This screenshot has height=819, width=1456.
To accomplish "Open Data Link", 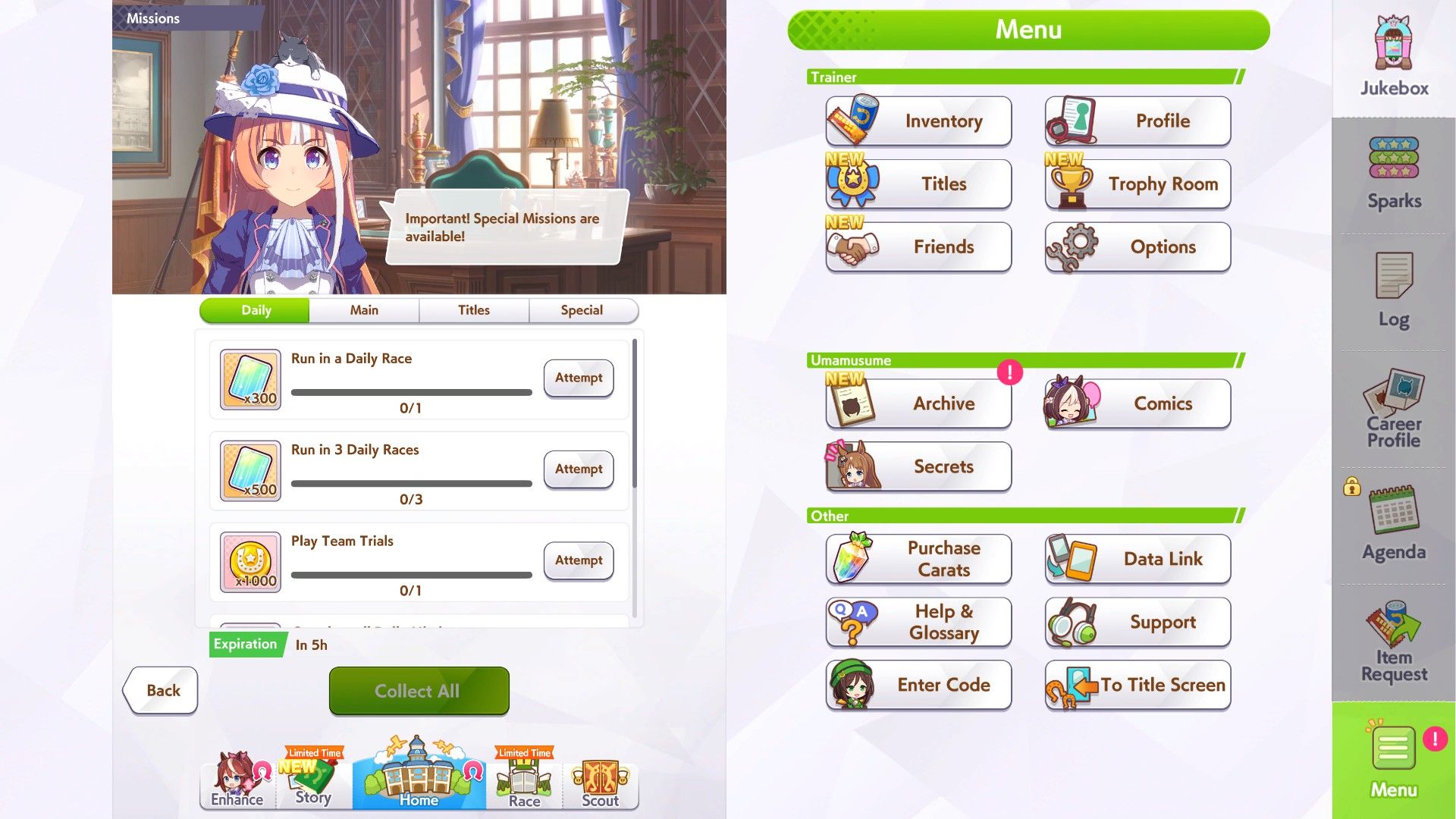I will [1137, 559].
